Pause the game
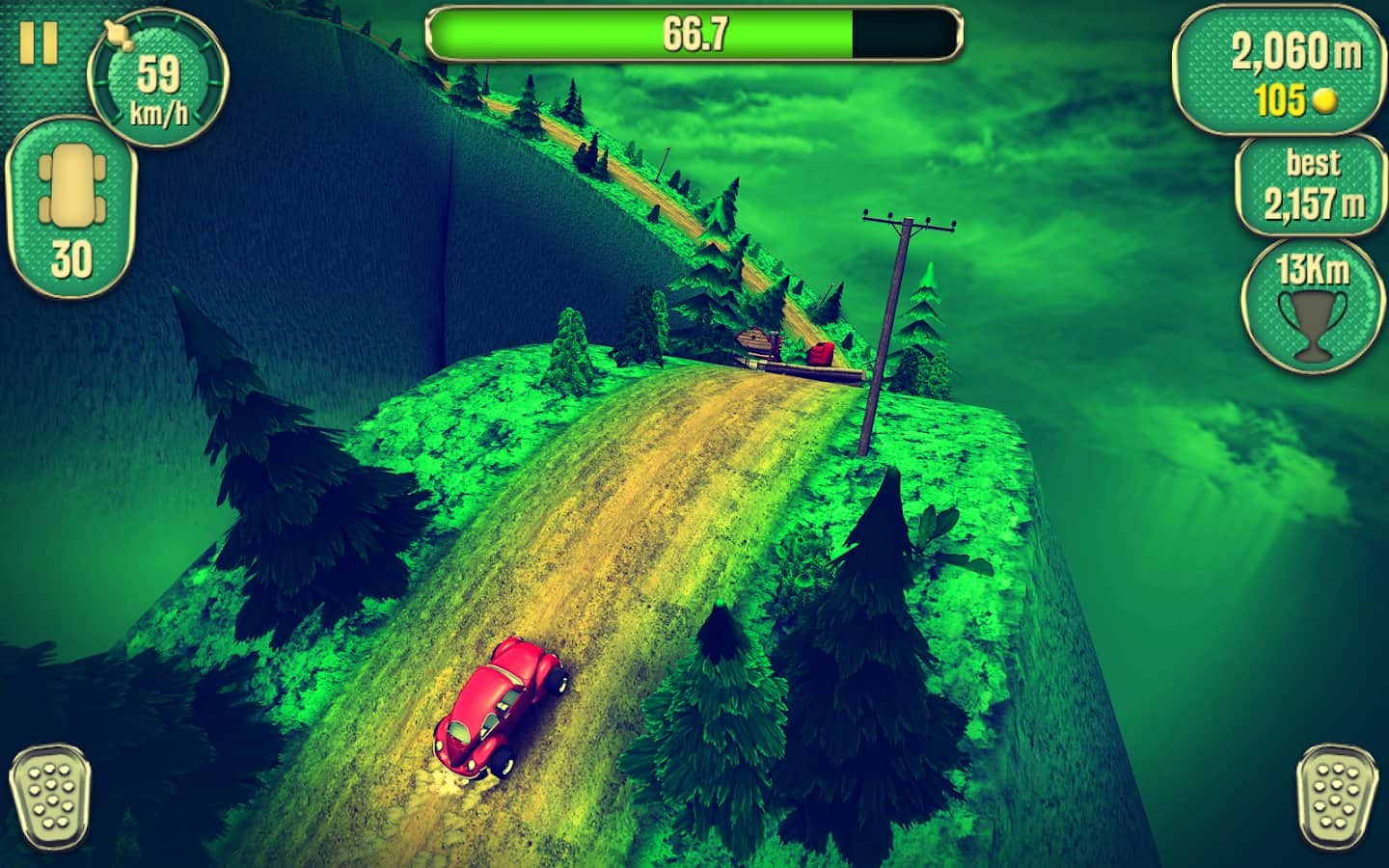Image resolution: width=1389 pixels, height=868 pixels. coord(39,41)
